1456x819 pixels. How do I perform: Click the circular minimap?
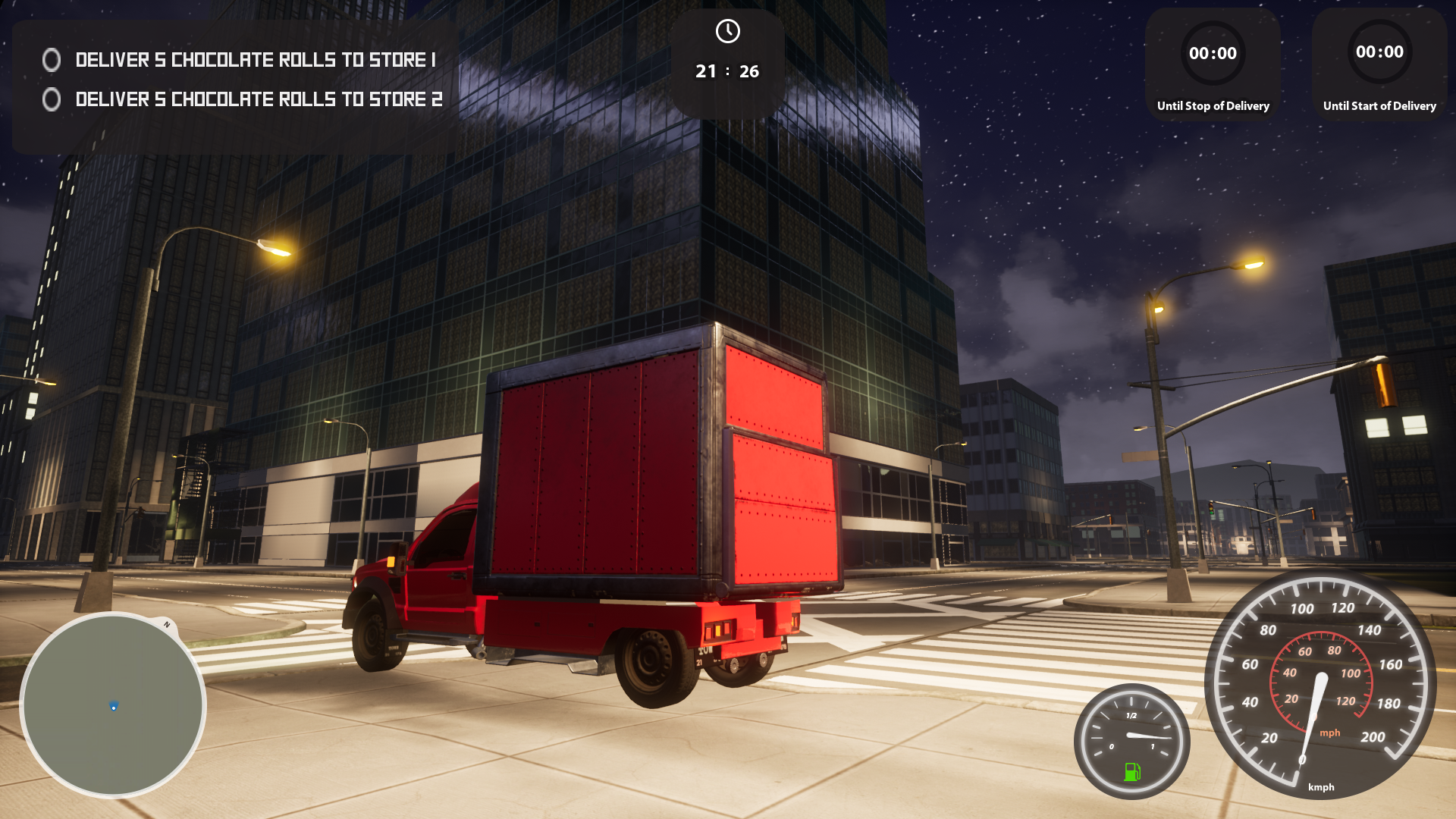[x=113, y=704]
